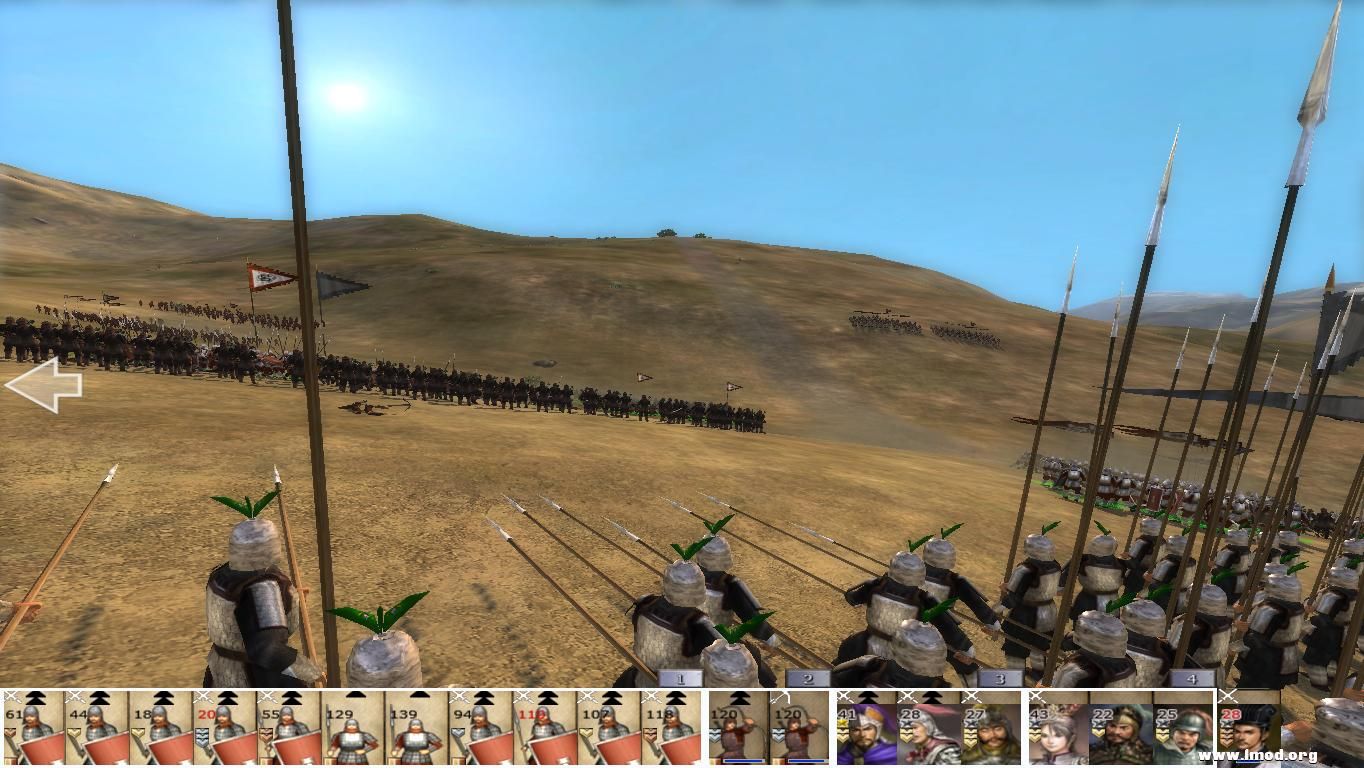This screenshot has width=1364, height=768.
Task: Click group number 2 above the archer cards
Action: tap(806, 679)
